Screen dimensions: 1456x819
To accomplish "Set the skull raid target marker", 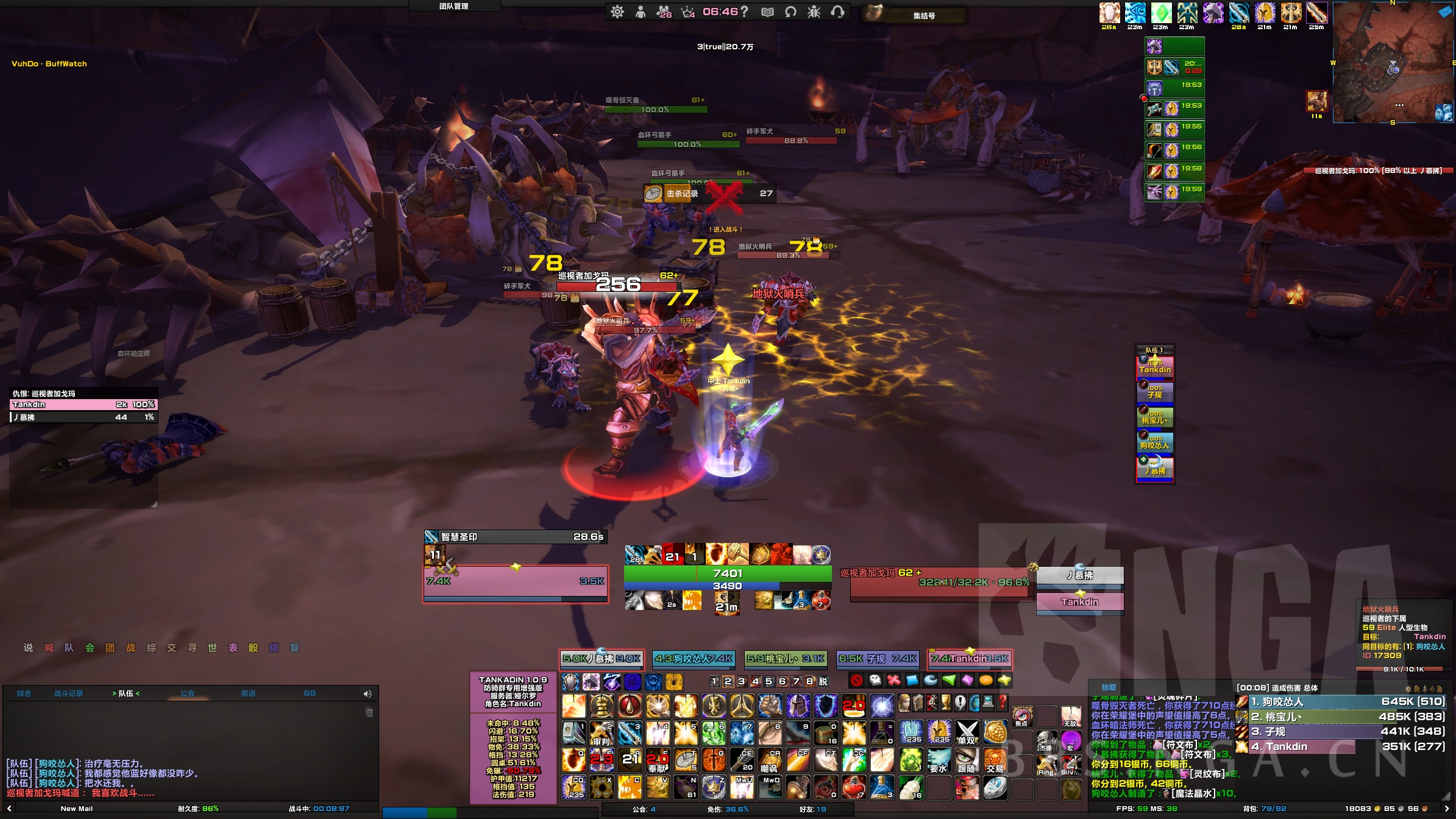I will [x=875, y=680].
